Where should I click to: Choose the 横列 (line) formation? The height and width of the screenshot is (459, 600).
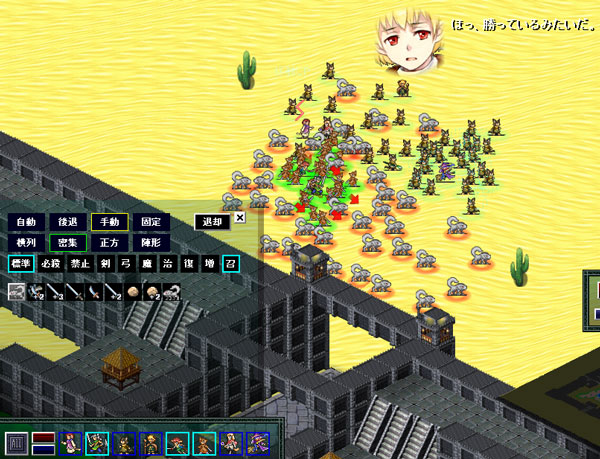pyautogui.click(x=26, y=242)
